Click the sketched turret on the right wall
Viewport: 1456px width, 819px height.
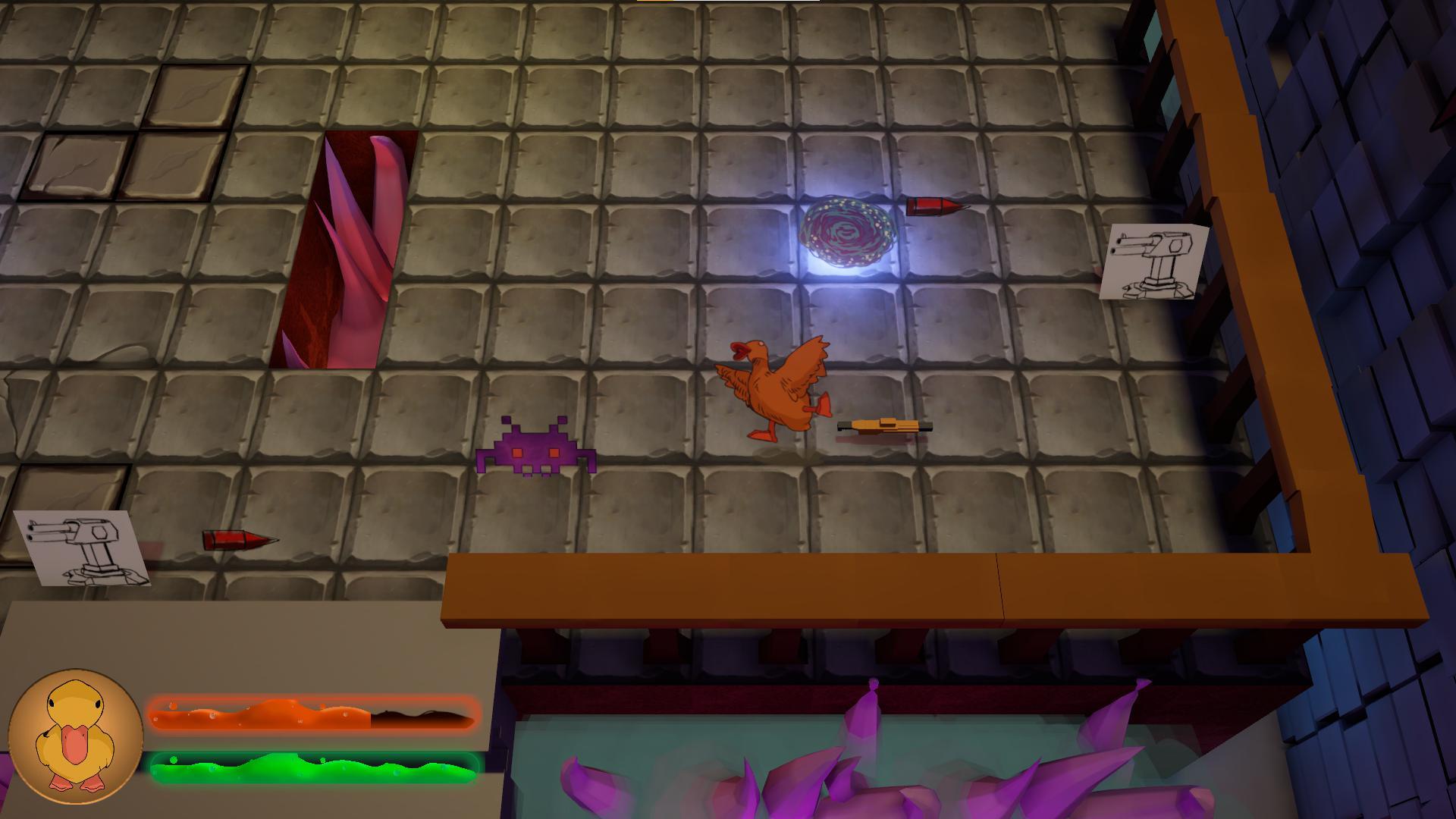click(1154, 262)
